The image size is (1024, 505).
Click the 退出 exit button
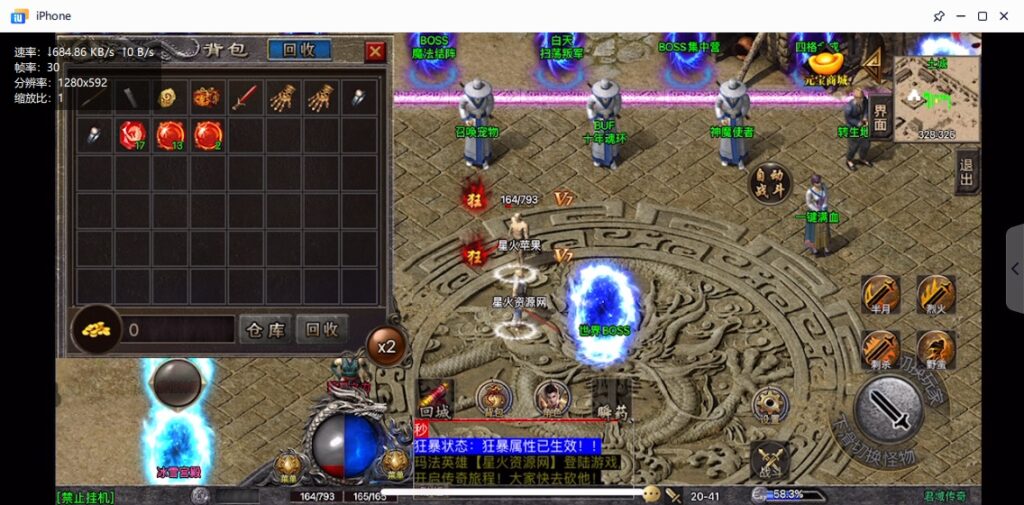click(x=966, y=172)
